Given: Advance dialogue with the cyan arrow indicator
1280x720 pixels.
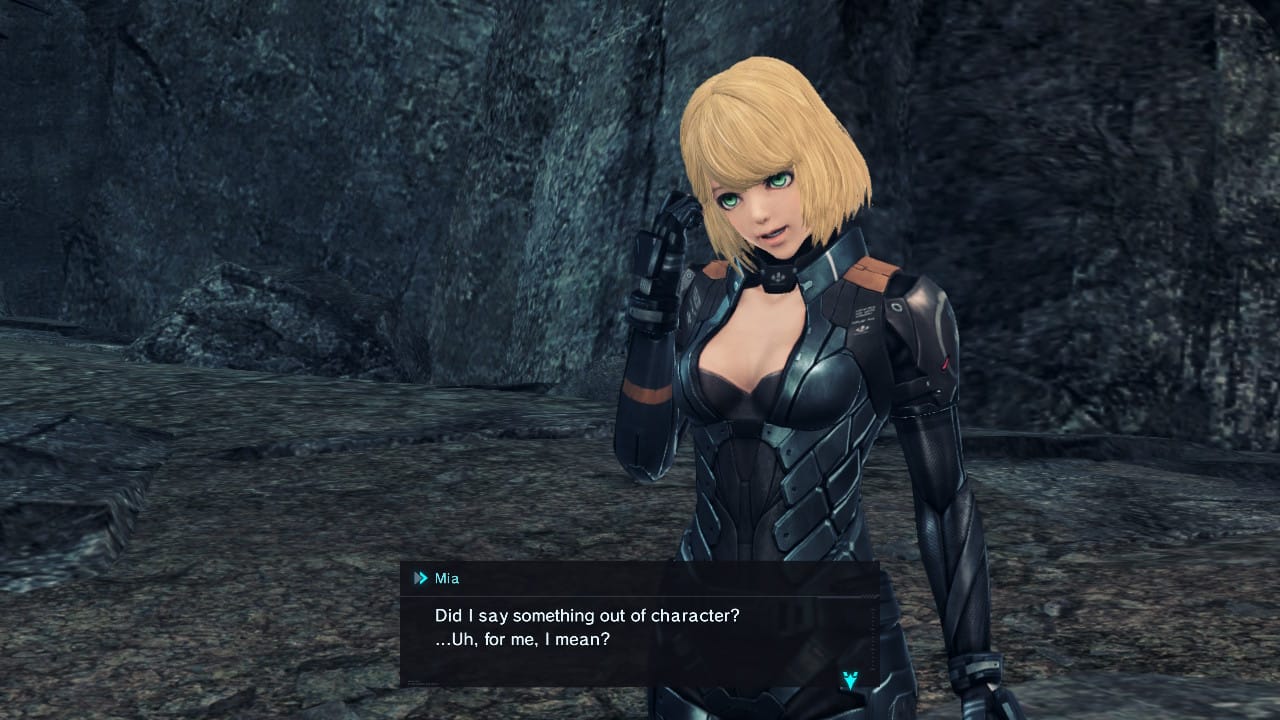Looking at the screenshot, I should pyautogui.click(x=849, y=680).
